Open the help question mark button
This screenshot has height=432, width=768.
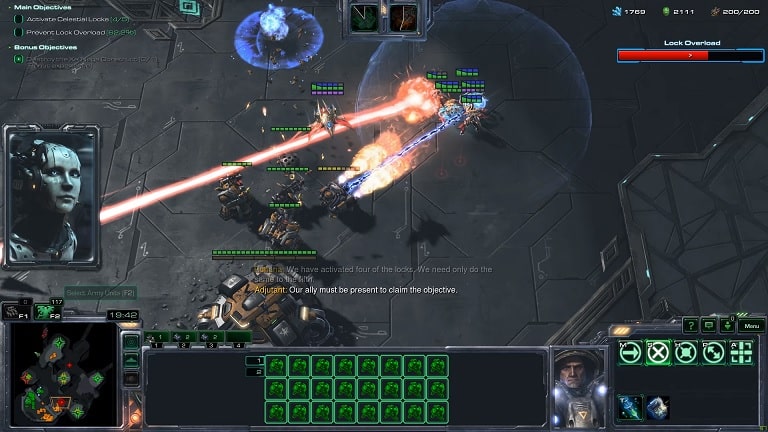coord(691,325)
